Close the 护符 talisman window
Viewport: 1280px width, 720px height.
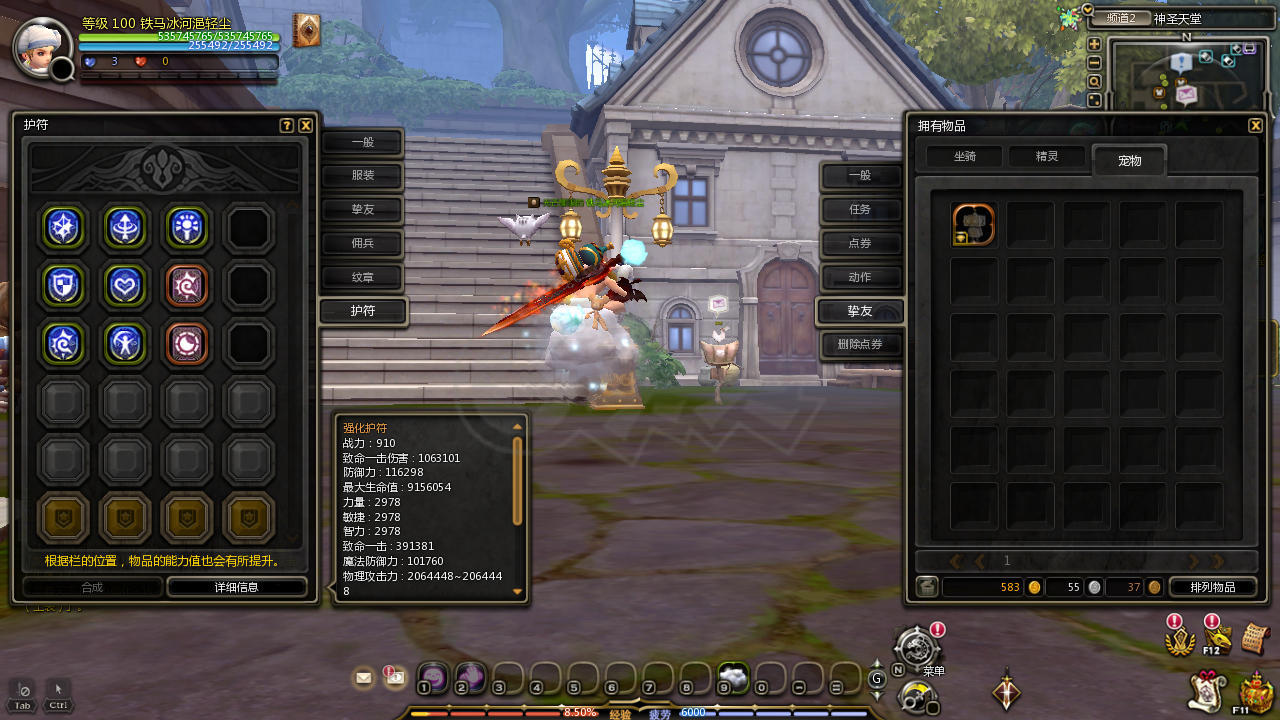306,126
